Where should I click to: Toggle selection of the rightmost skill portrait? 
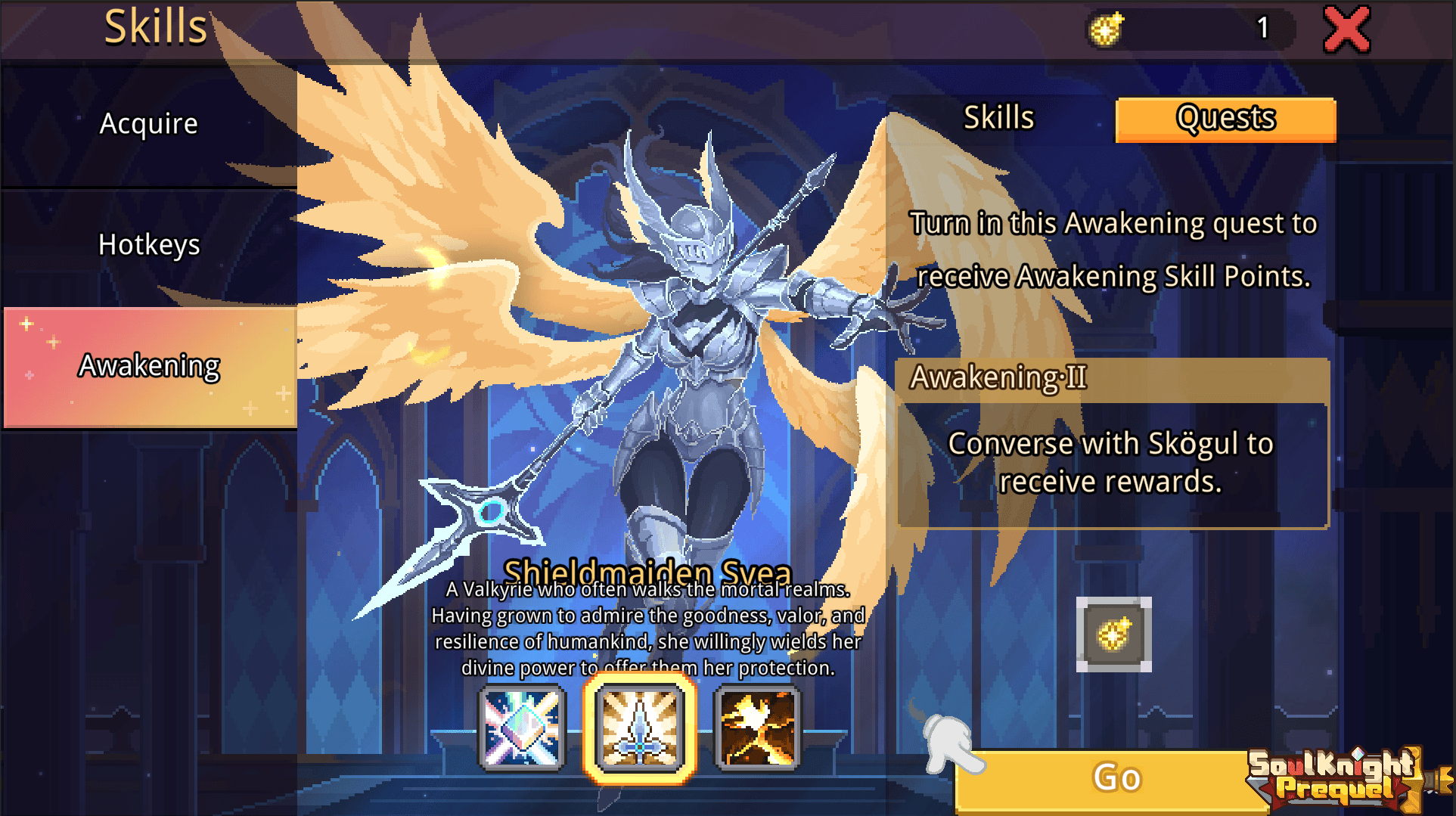pos(756,730)
